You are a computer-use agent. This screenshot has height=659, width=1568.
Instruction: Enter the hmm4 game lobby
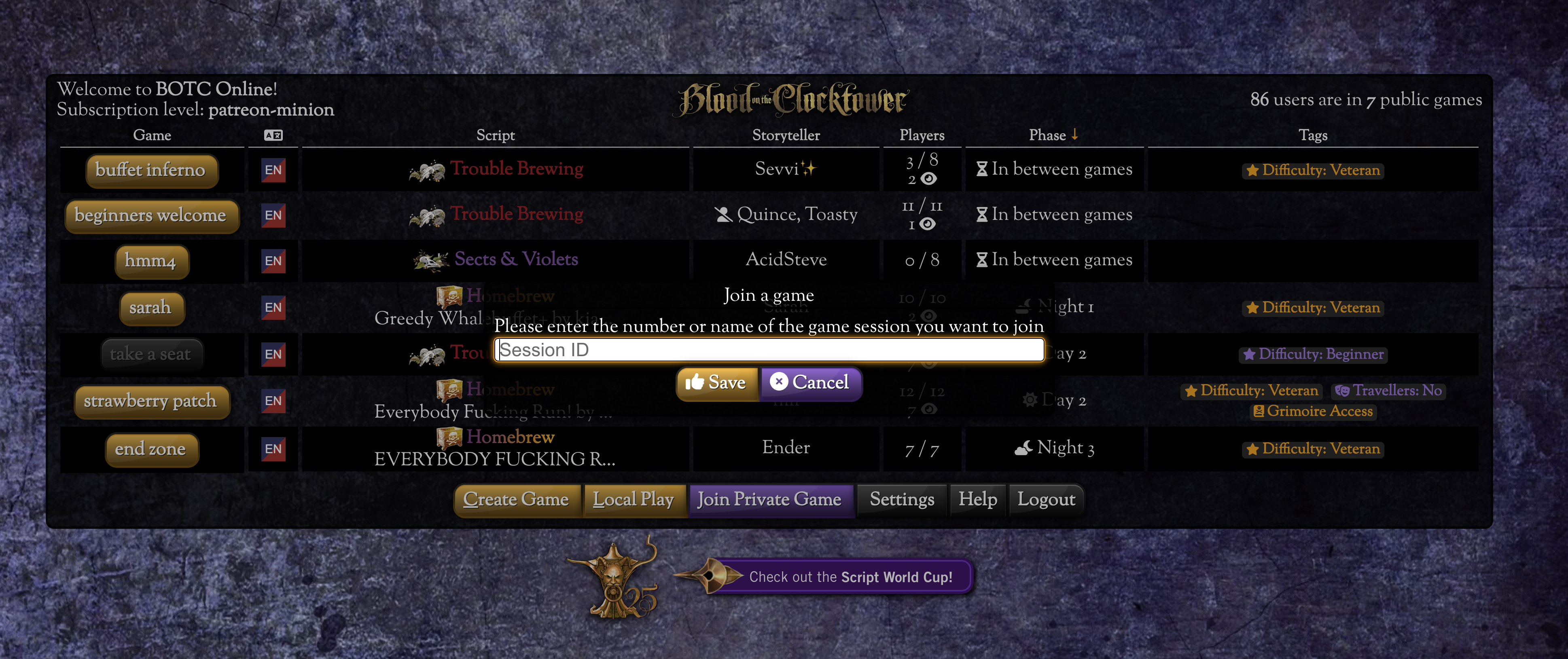click(x=150, y=261)
